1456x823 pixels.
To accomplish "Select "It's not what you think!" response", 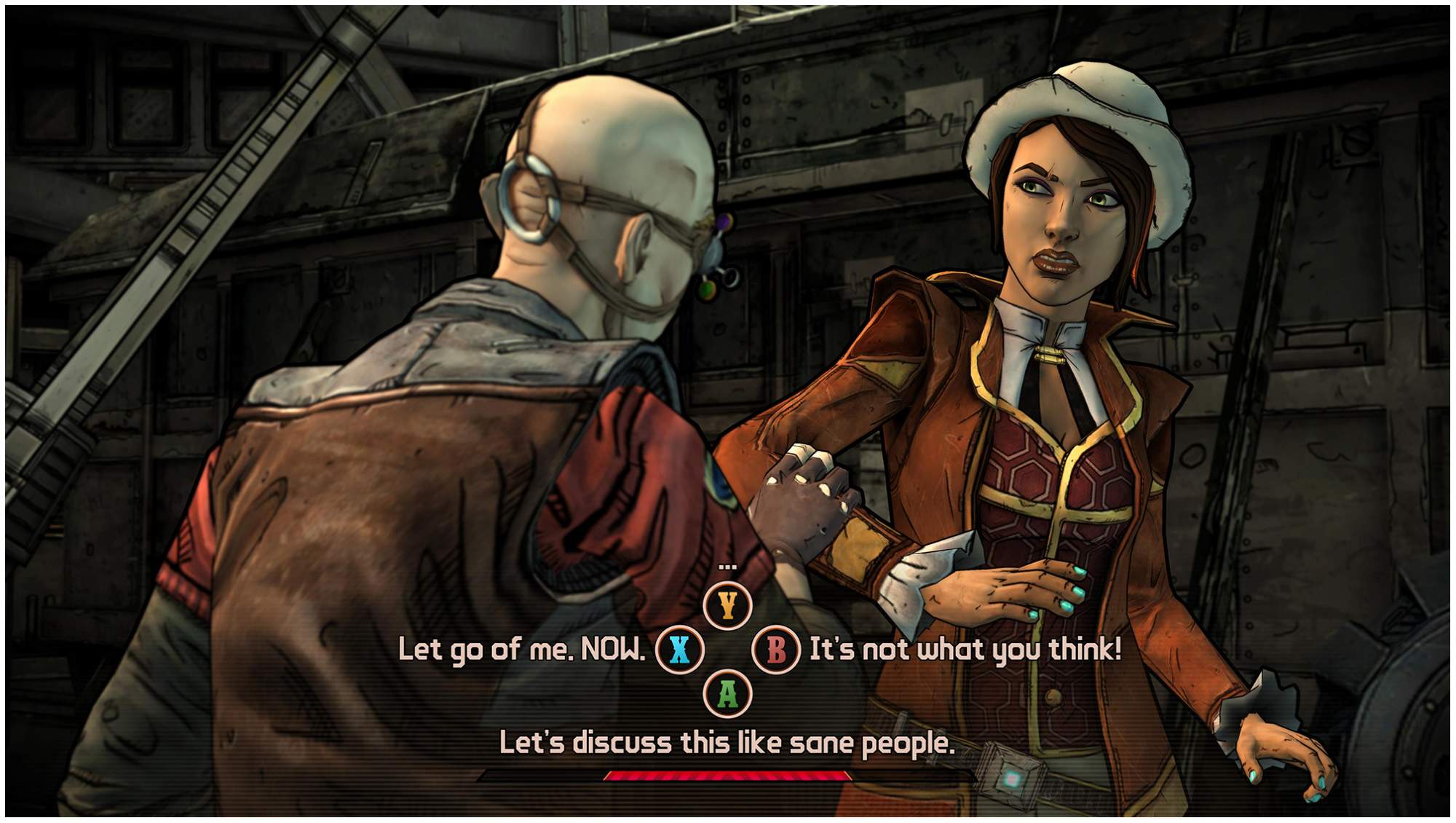I will (x=965, y=649).
